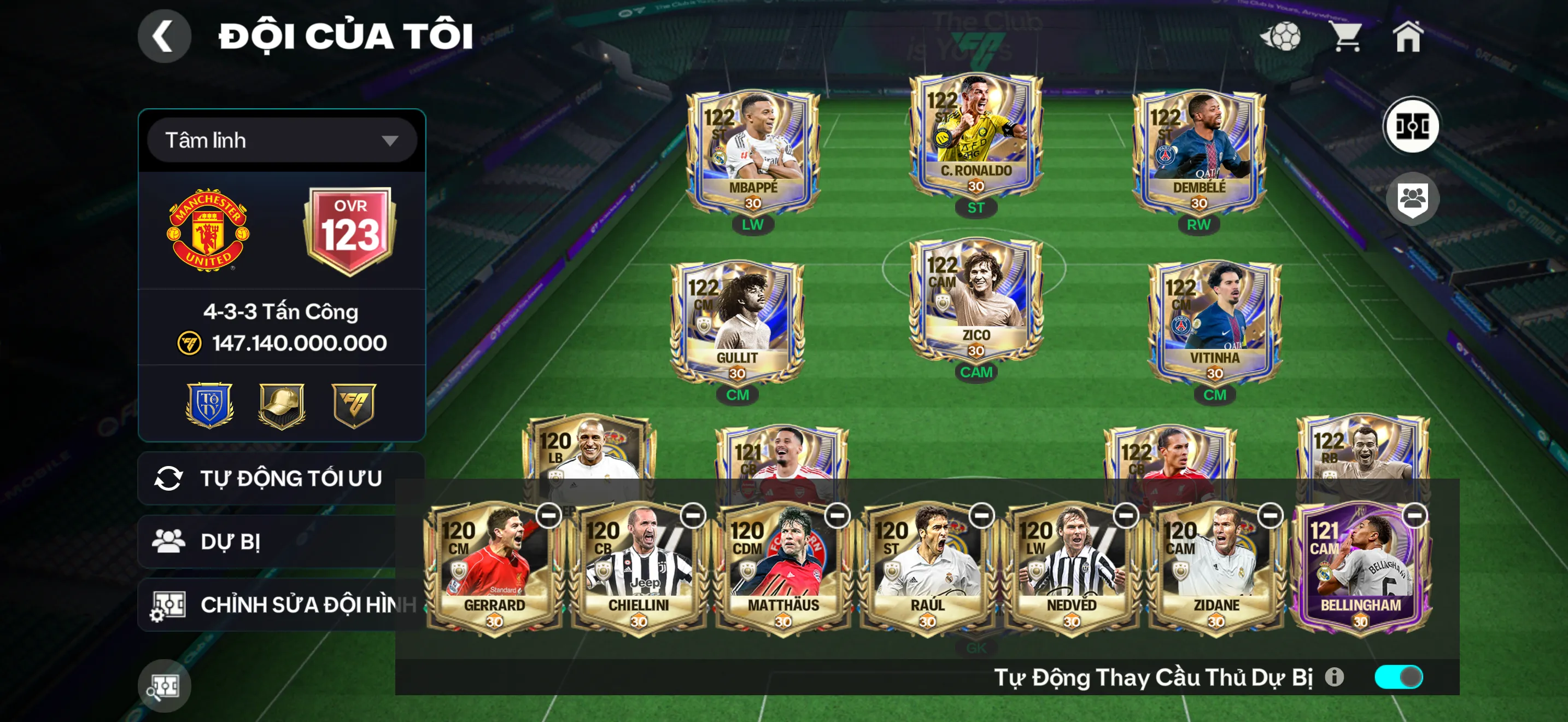Tap the Tự Động Tối Ưu button

point(280,479)
